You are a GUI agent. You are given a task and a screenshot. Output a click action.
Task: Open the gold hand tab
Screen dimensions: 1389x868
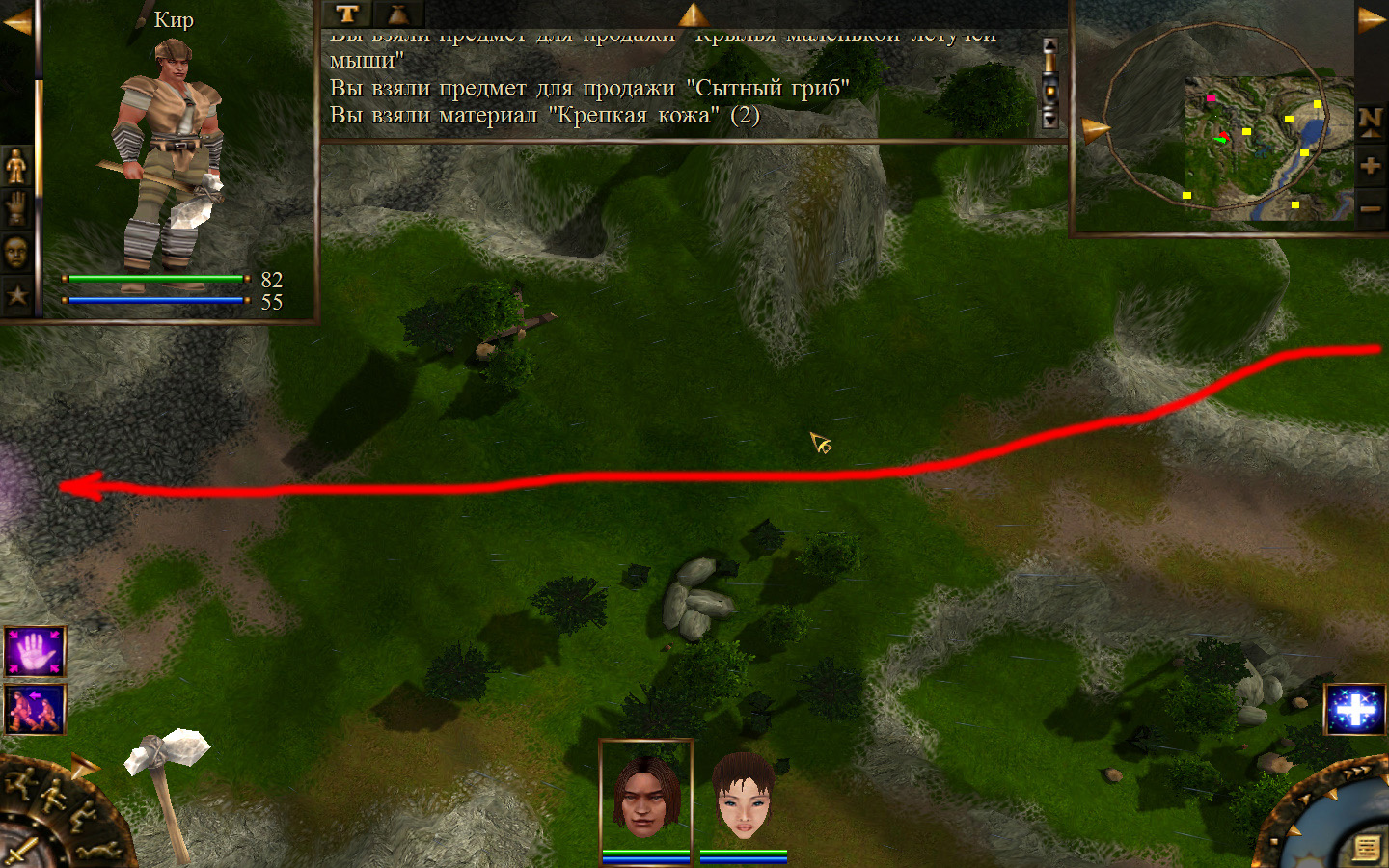pyautogui.click(x=16, y=208)
